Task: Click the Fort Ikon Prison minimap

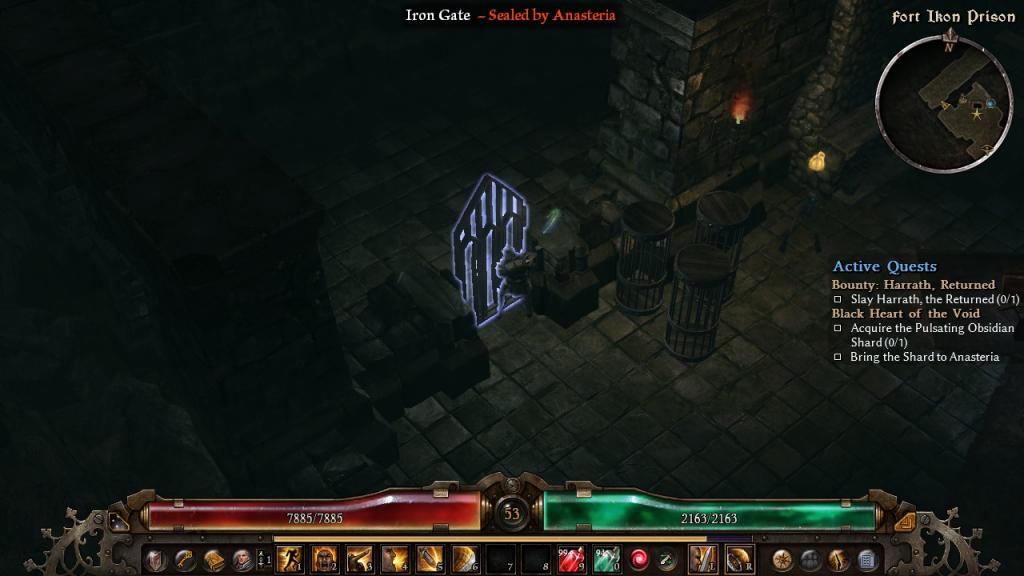Action: (x=943, y=103)
